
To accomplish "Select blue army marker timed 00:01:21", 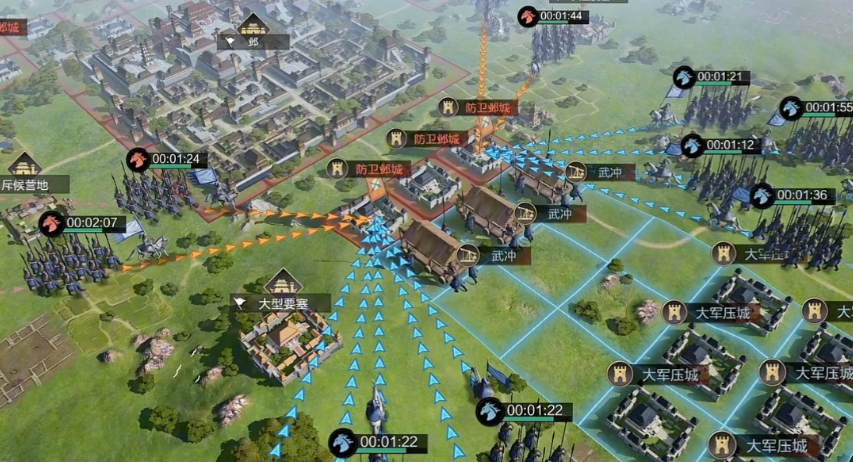I will [684, 77].
